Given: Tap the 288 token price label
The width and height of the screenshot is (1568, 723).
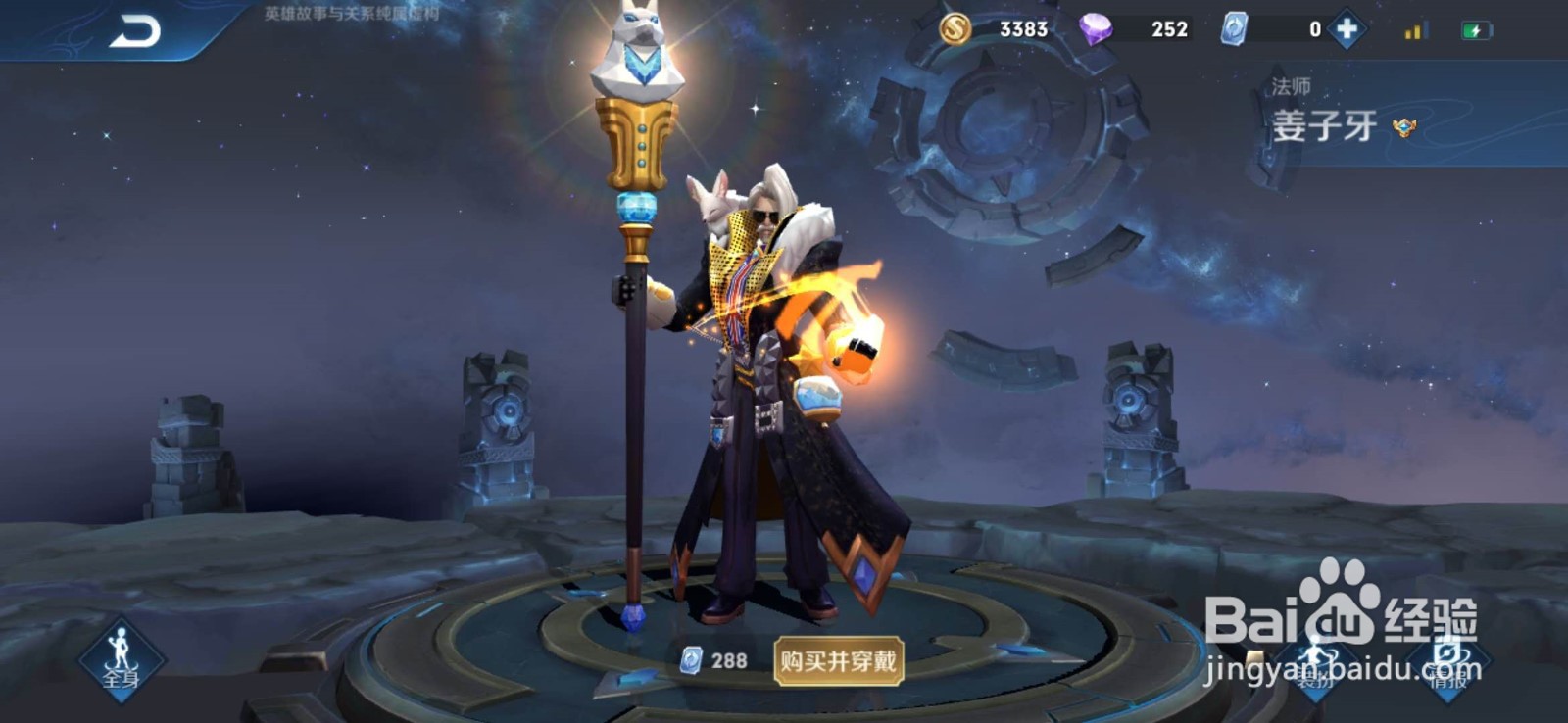Looking at the screenshot, I should (712, 658).
